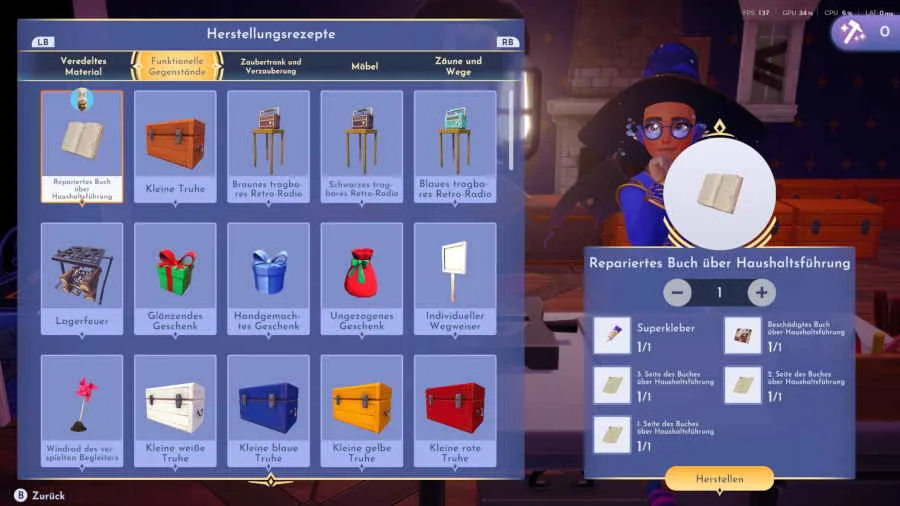
Task: Pick the Kleine rote Truhe recipe
Action: click(x=455, y=410)
